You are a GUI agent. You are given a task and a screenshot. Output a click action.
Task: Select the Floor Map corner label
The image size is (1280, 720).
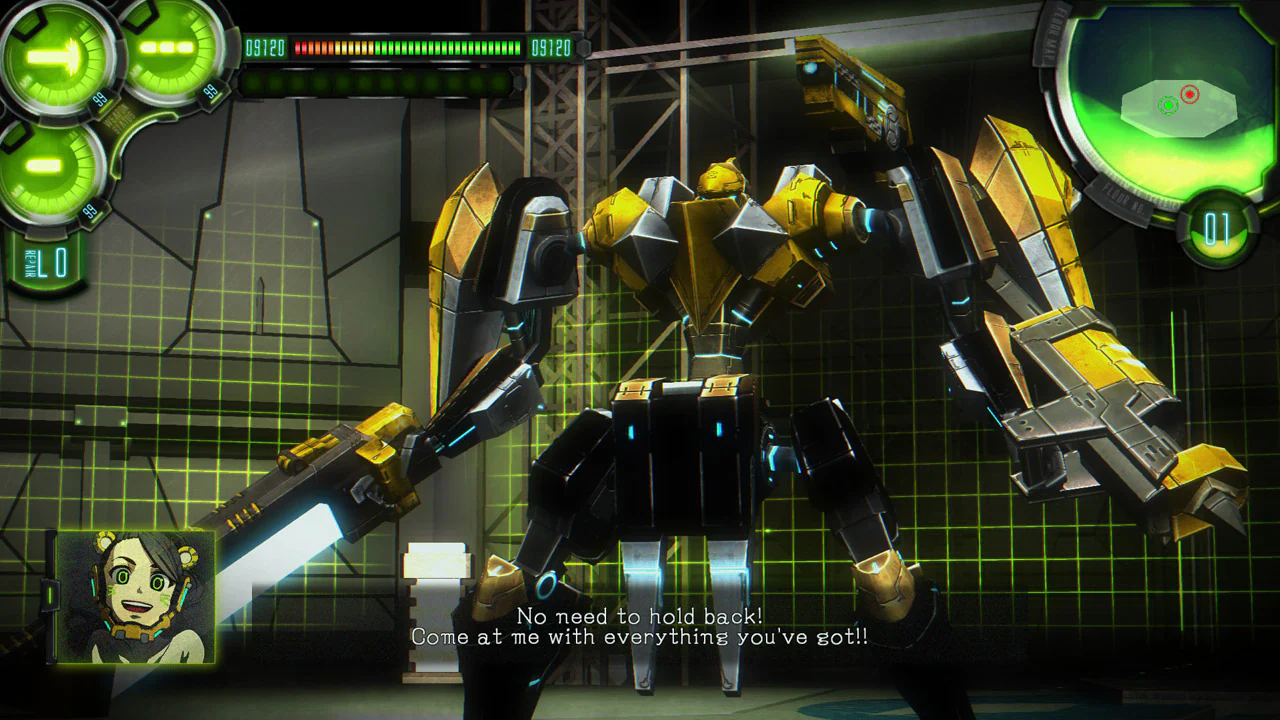click(1053, 33)
